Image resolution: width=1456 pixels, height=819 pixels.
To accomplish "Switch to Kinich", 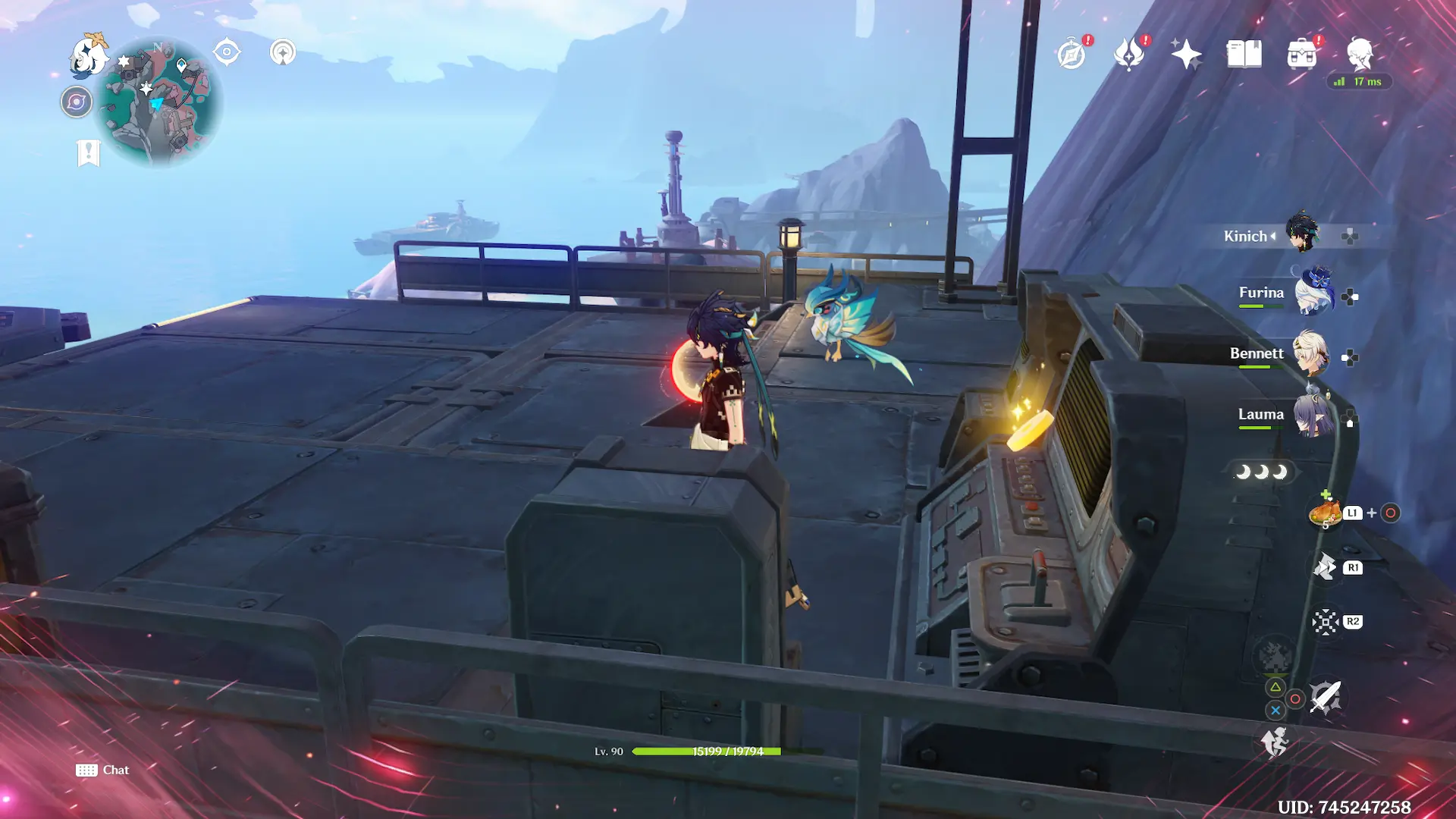I will point(1302,233).
